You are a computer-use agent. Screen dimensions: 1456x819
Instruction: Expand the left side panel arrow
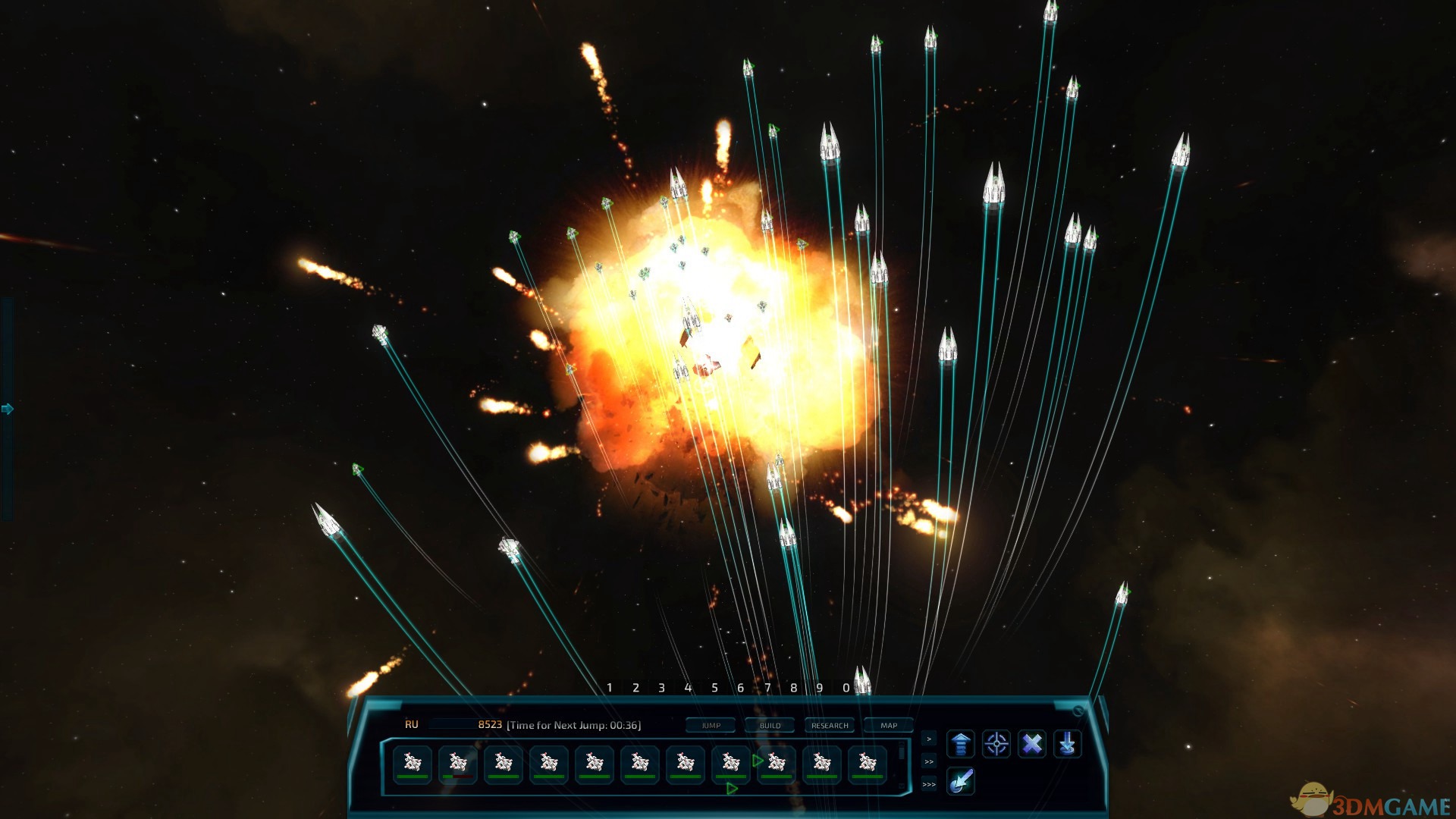tap(6, 408)
